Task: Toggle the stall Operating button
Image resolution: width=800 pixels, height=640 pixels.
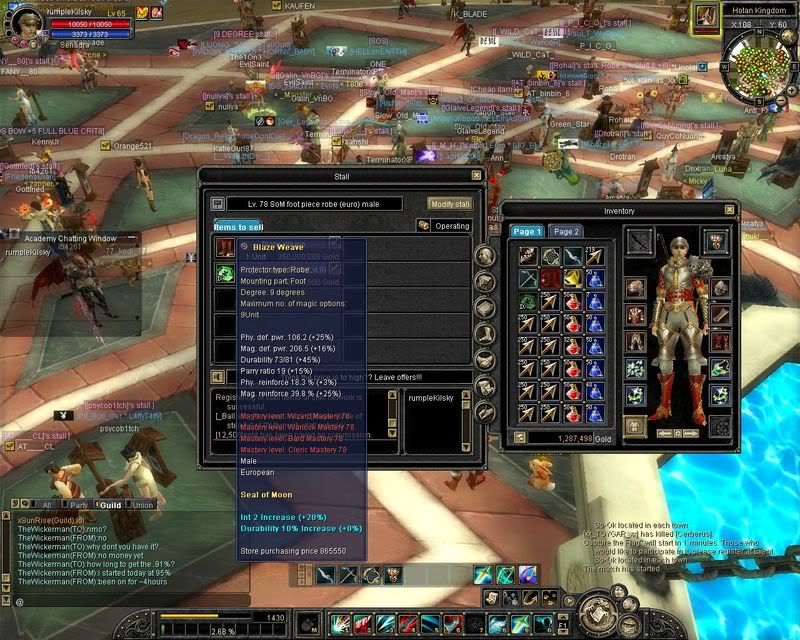Action: click(x=445, y=226)
